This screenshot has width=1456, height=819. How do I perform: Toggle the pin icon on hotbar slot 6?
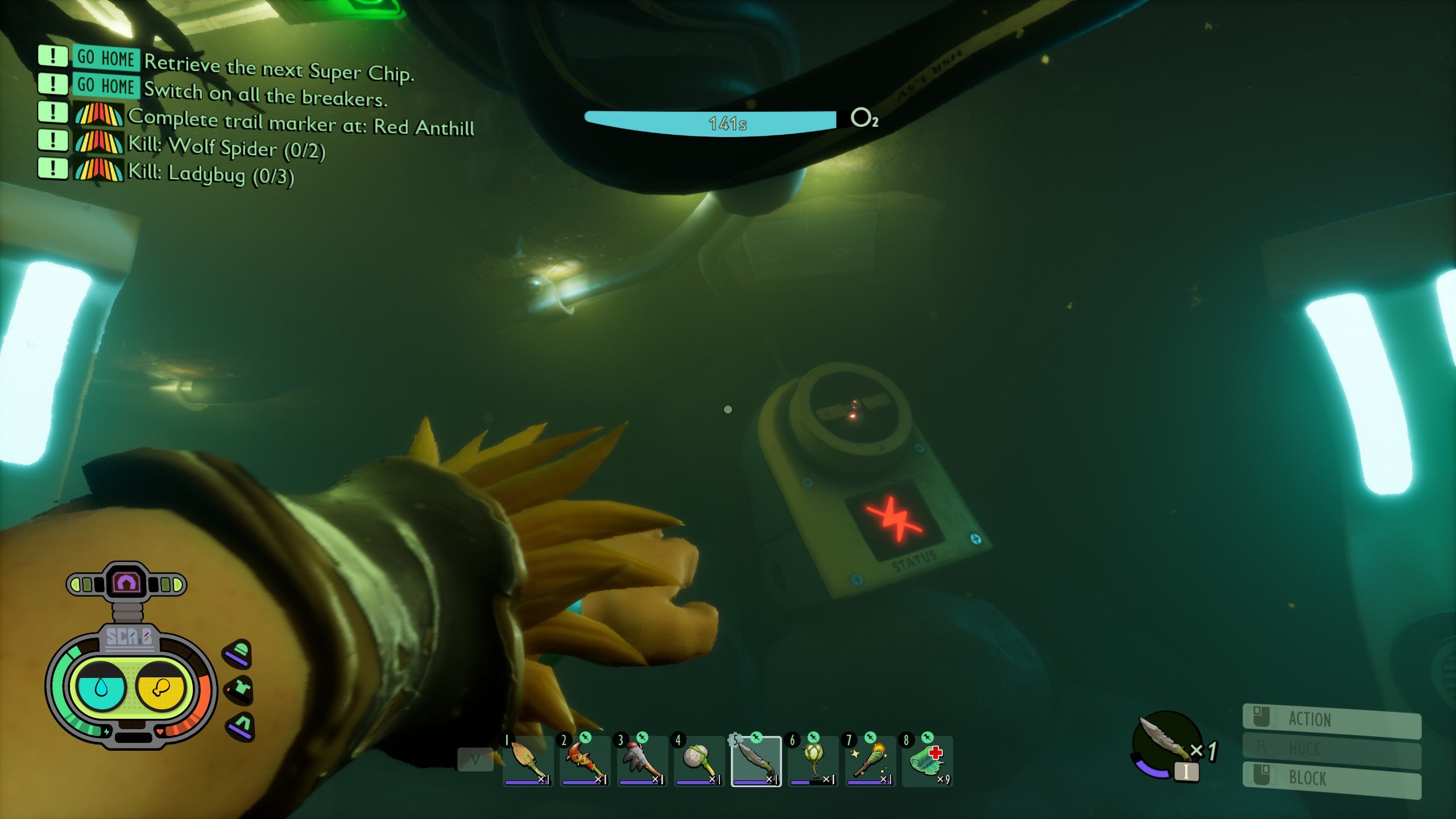pyautogui.click(x=813, y=738)
